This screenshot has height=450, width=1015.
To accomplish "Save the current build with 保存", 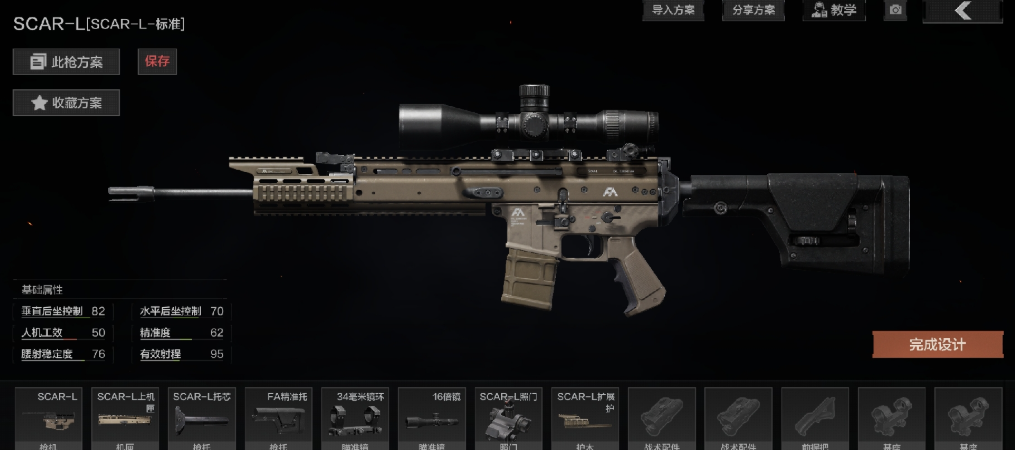I will point(157,61).
